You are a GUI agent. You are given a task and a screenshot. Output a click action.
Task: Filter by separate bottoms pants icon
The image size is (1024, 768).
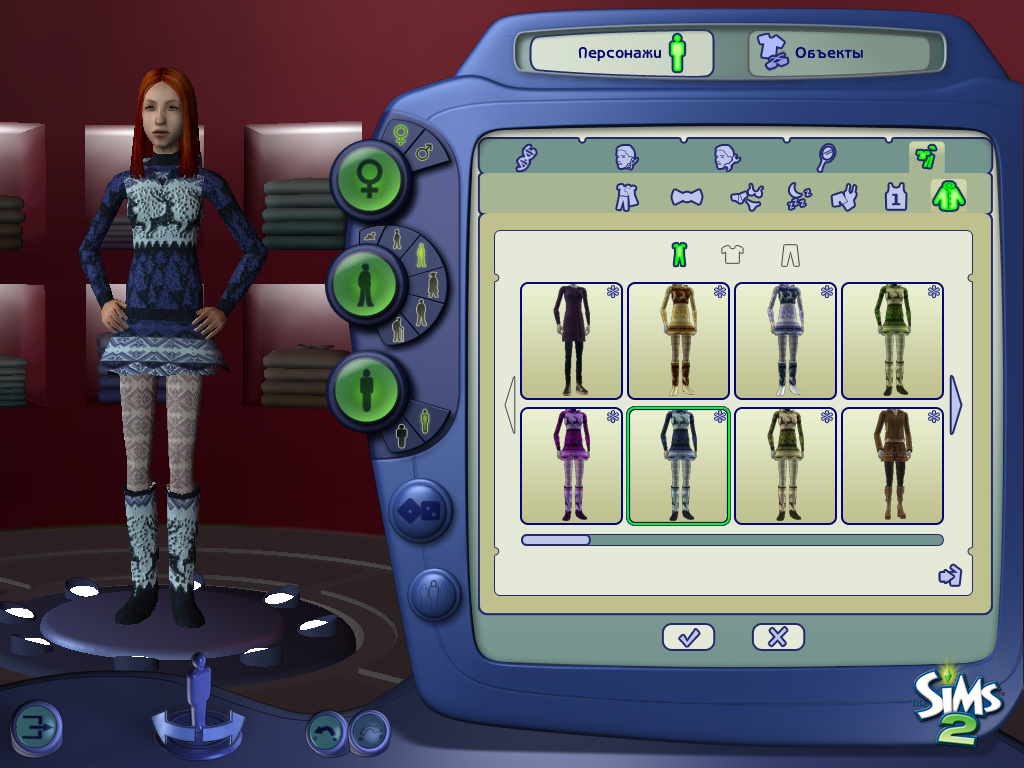pyautogui.click(x=790, y=255)
